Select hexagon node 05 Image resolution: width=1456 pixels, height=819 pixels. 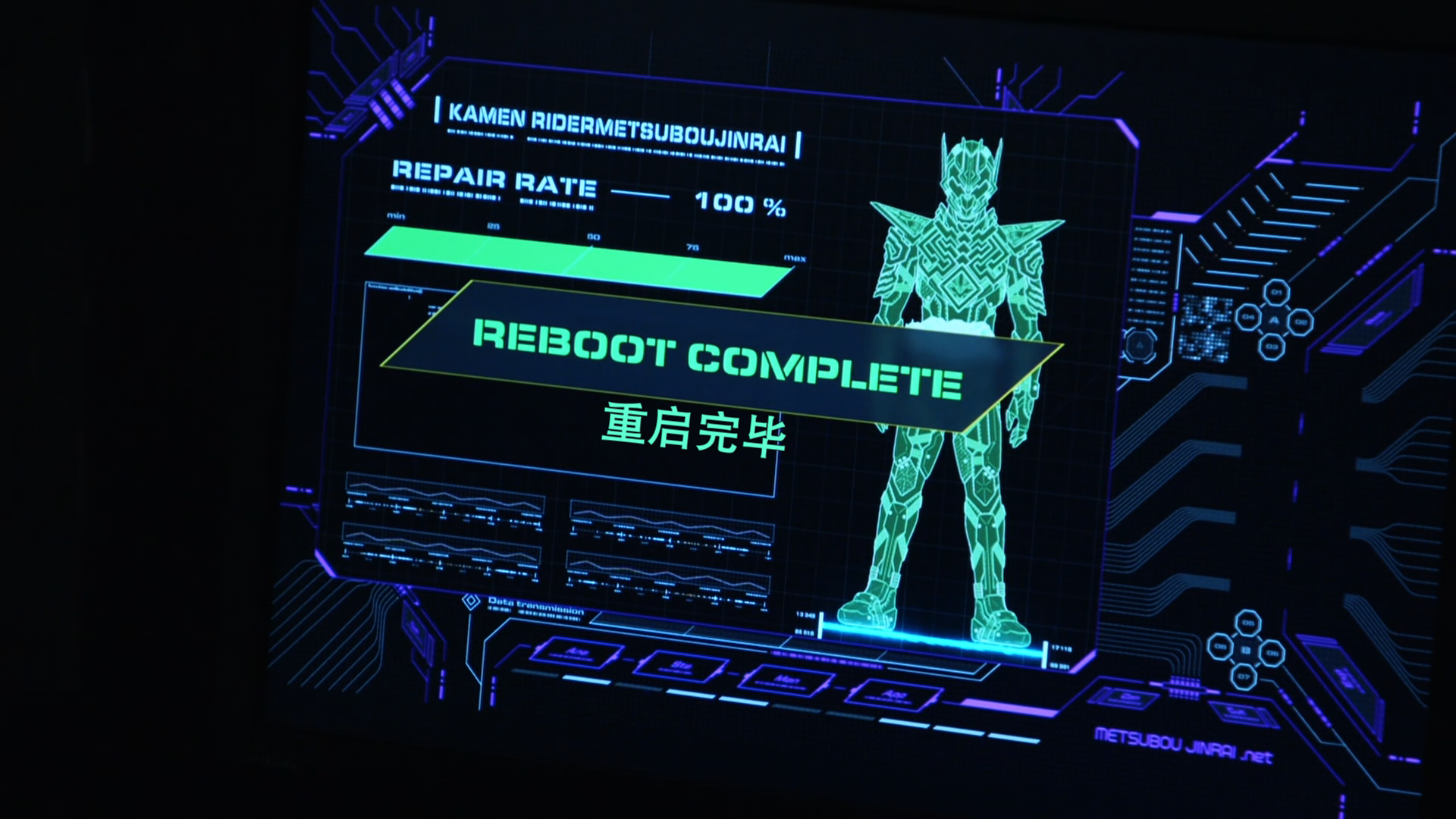tap(1247, 623)
